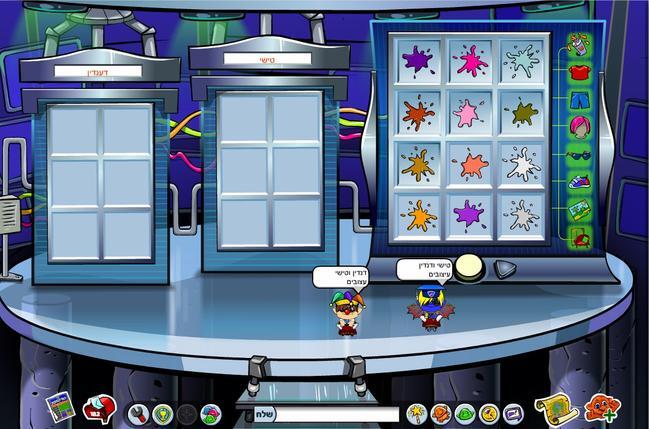Click the round cream button under the grid
The width and height of the screenshot is (649, 429).
(470, 268)
